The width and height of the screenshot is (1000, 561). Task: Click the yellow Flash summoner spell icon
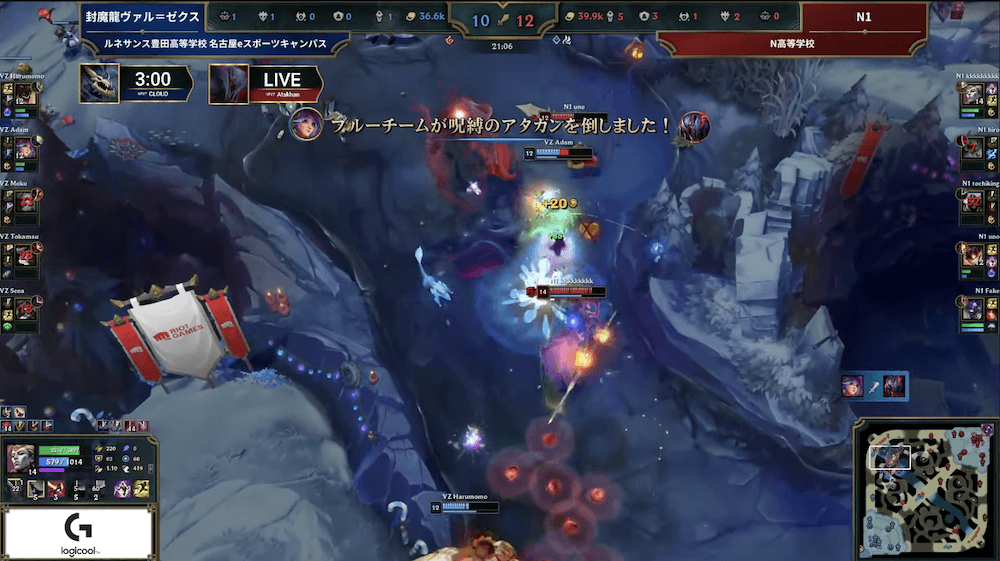pyautogui.click(x=139, y=489)
